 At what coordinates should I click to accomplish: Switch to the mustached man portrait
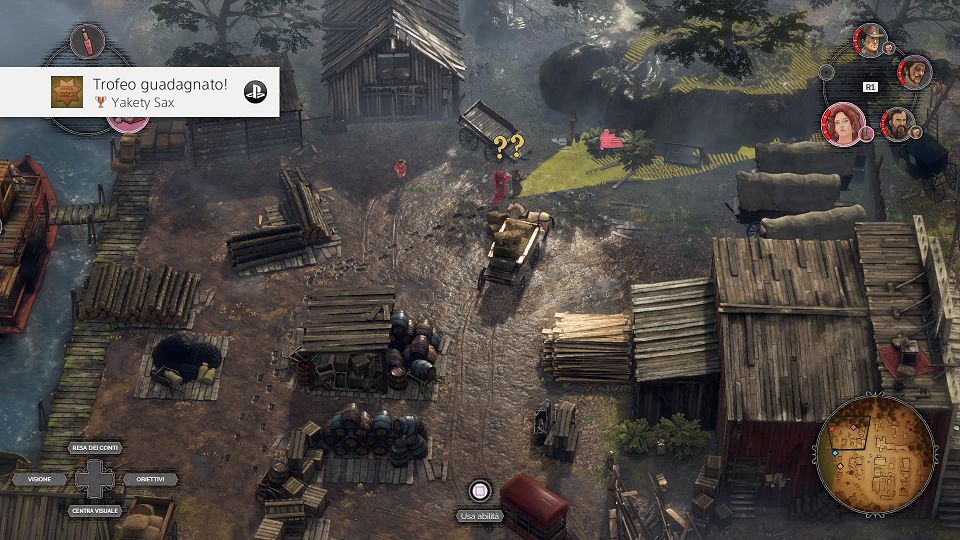914,72
